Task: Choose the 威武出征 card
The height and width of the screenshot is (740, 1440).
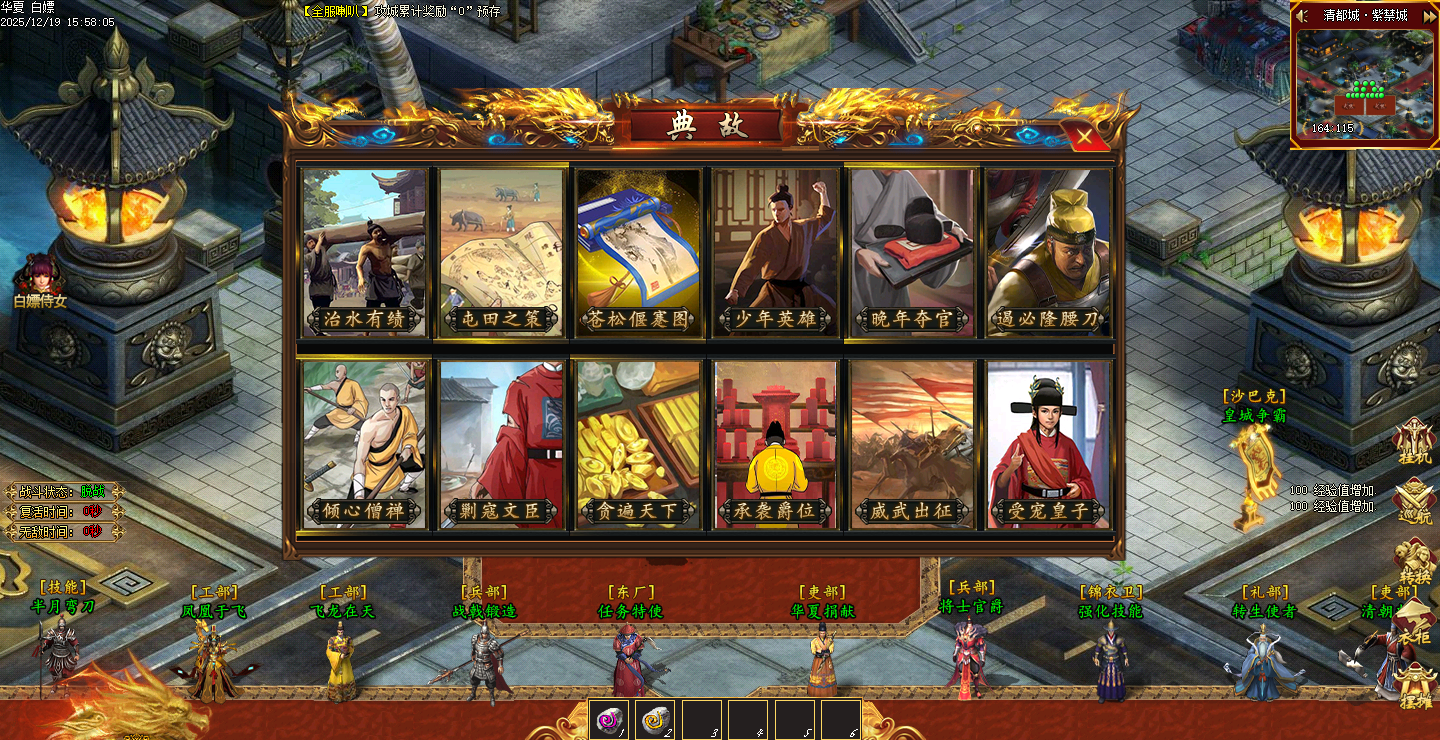Action: point(911,443)
